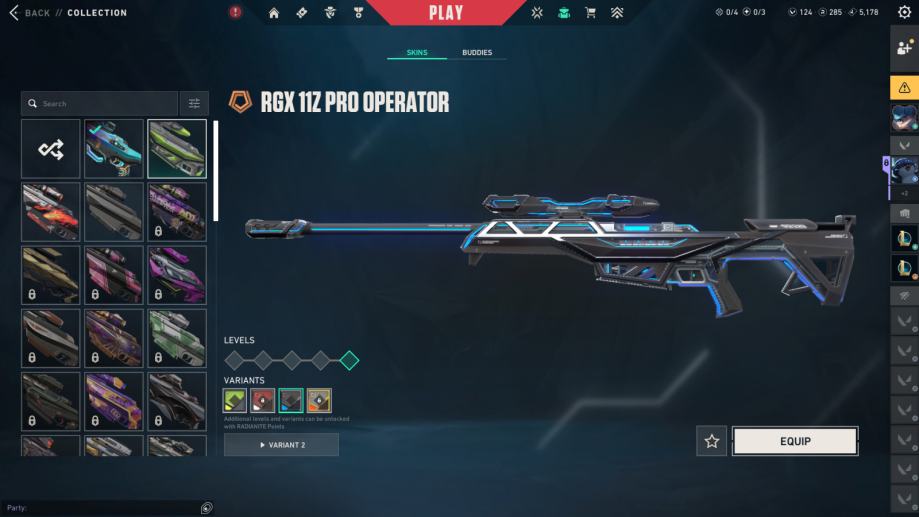The image size is (919, 517).
Task: Open settings with the gear icon
Action: pos(904,13)
